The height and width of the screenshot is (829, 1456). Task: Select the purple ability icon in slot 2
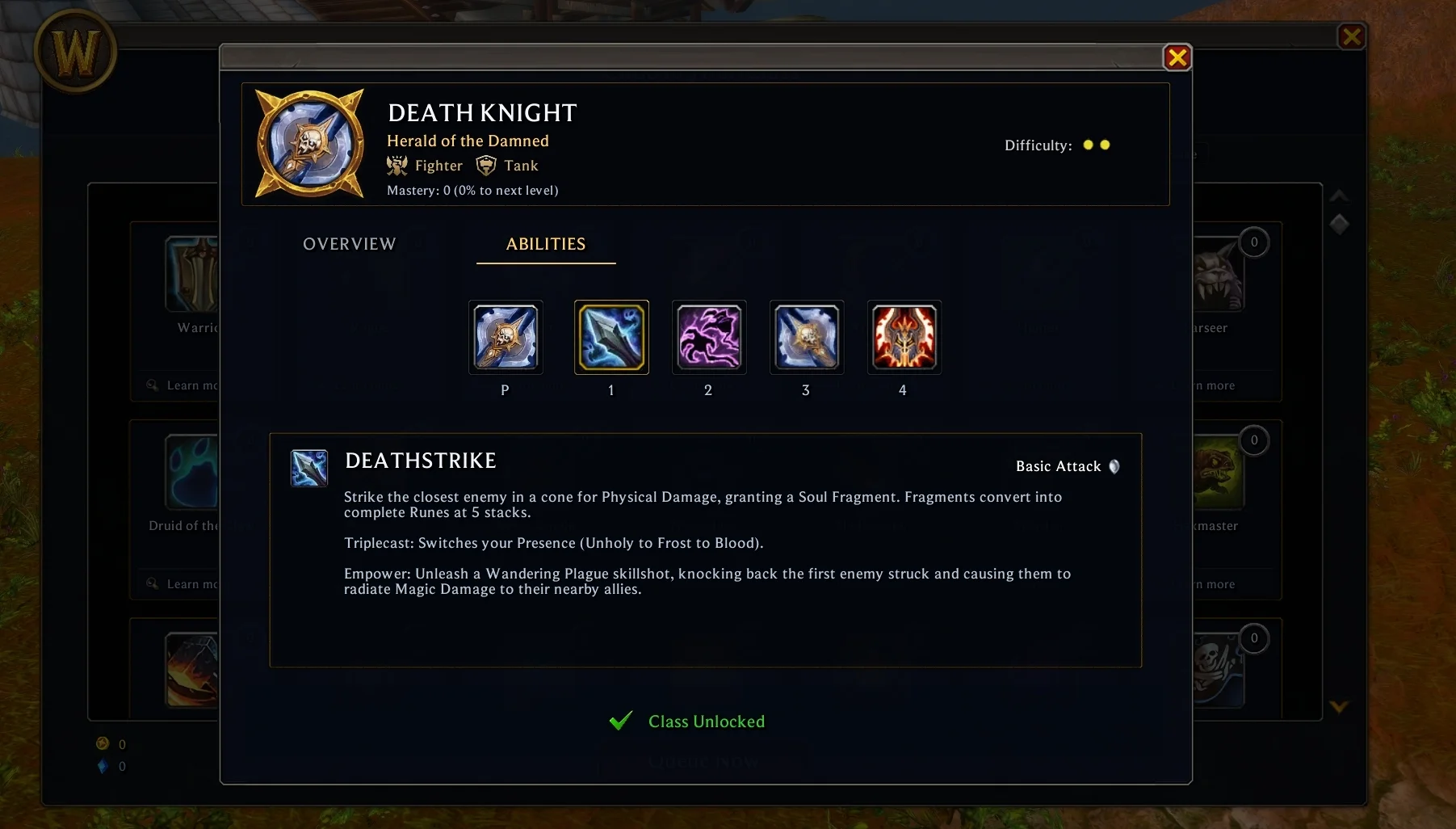click(x=708, y=338)
